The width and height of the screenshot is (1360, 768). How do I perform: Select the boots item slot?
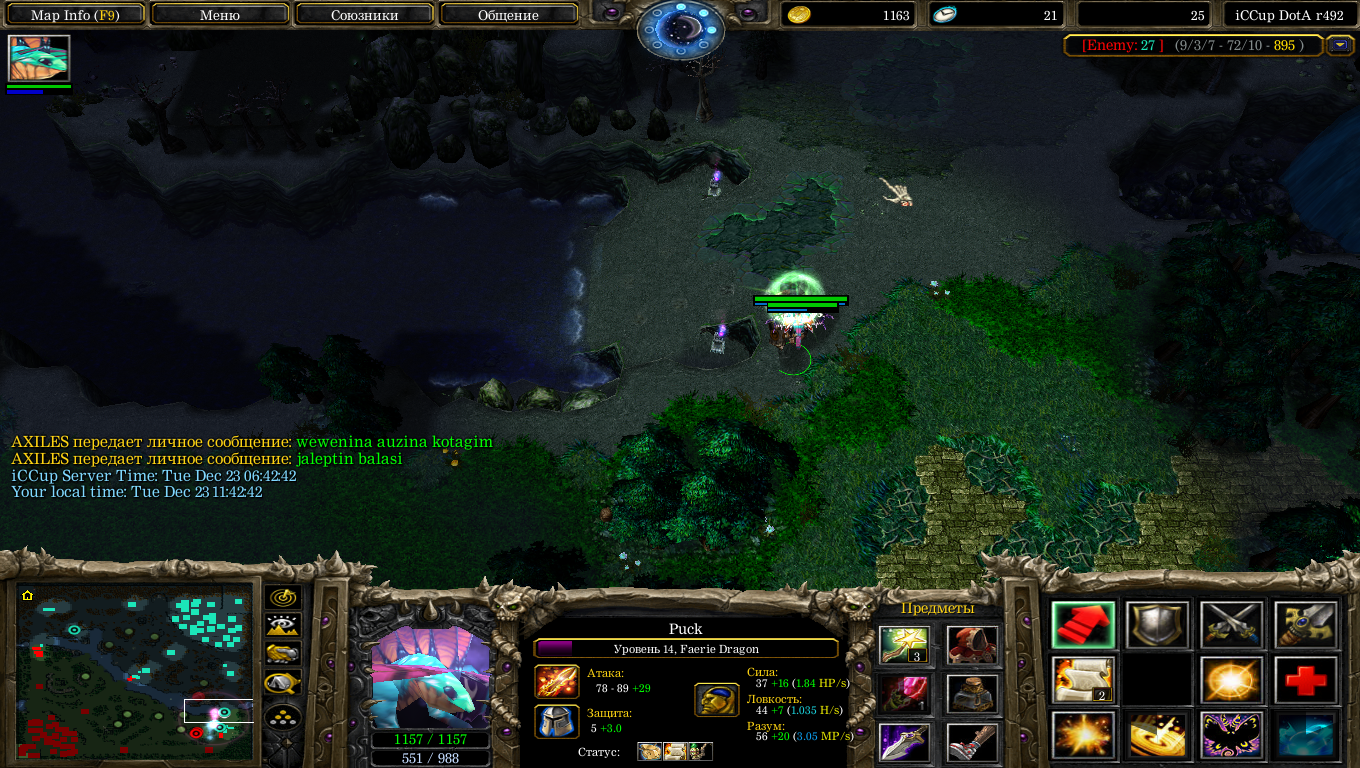point(972,742)
